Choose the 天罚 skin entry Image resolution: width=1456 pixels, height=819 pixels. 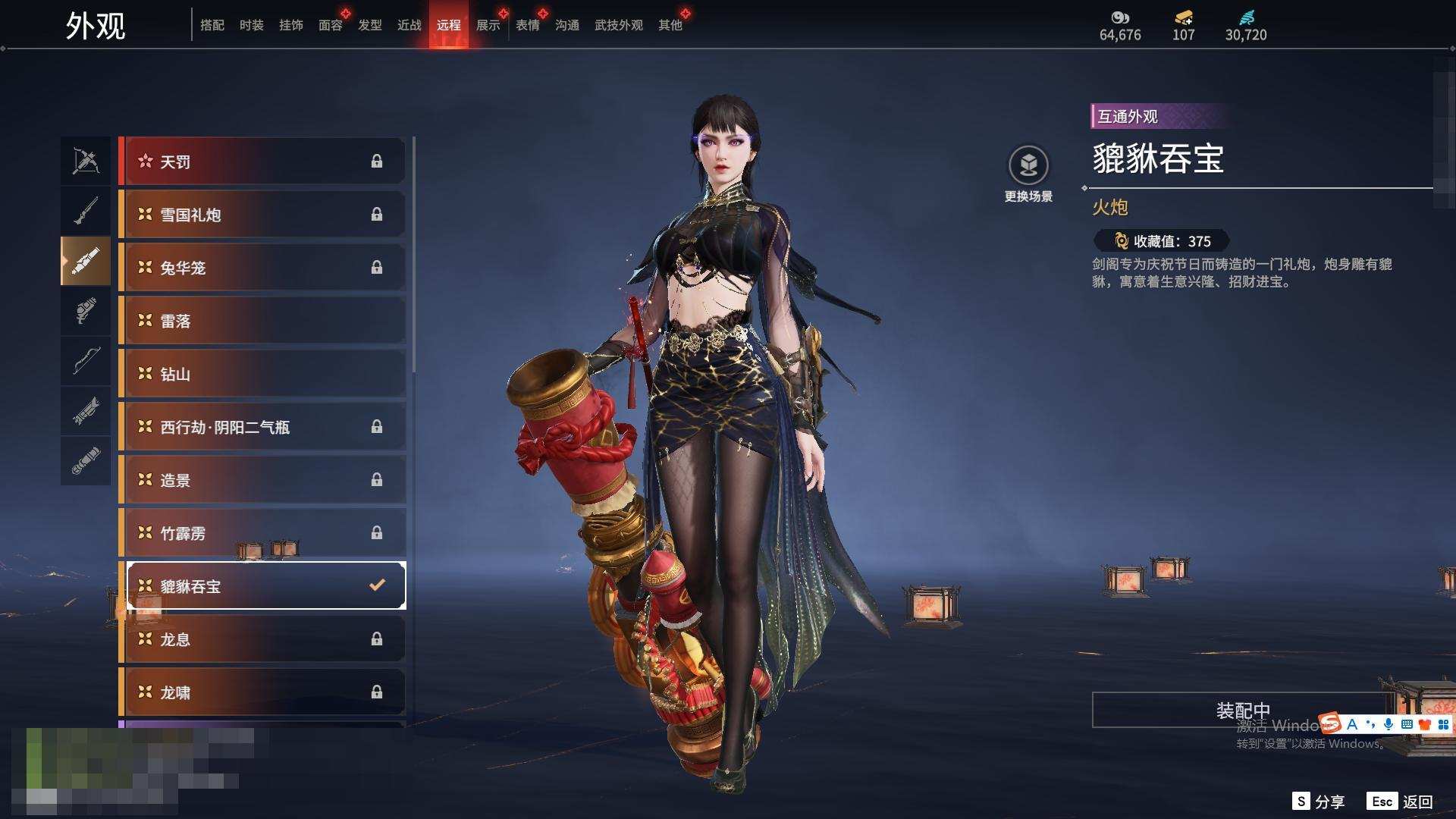(x=262, y=162)
